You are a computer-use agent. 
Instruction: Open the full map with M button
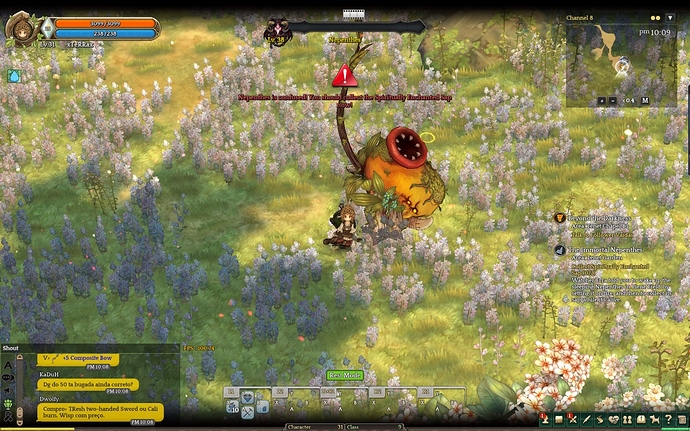(x=645, y=100)
